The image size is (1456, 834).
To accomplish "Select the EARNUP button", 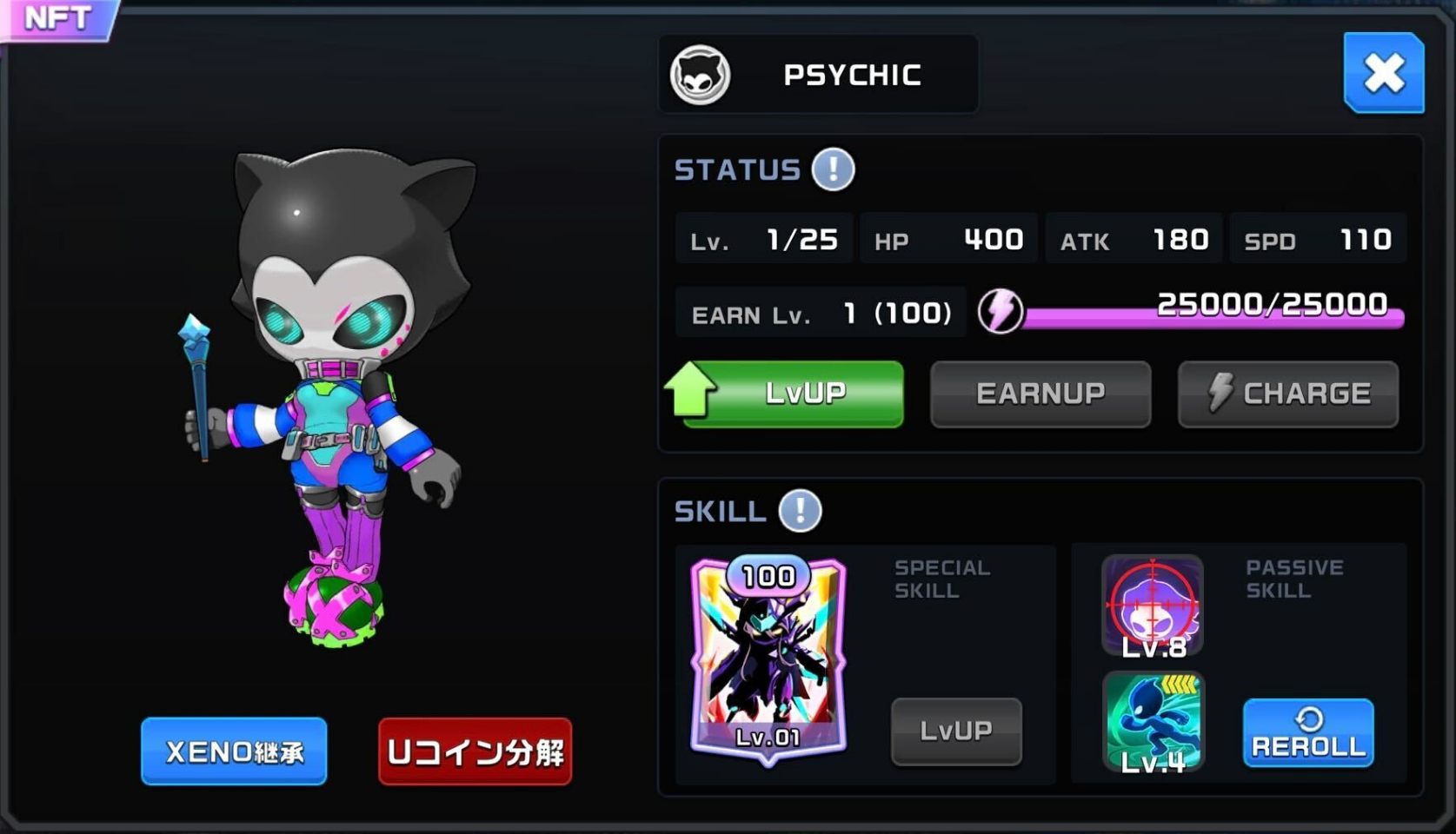I will pos(1040,394).
